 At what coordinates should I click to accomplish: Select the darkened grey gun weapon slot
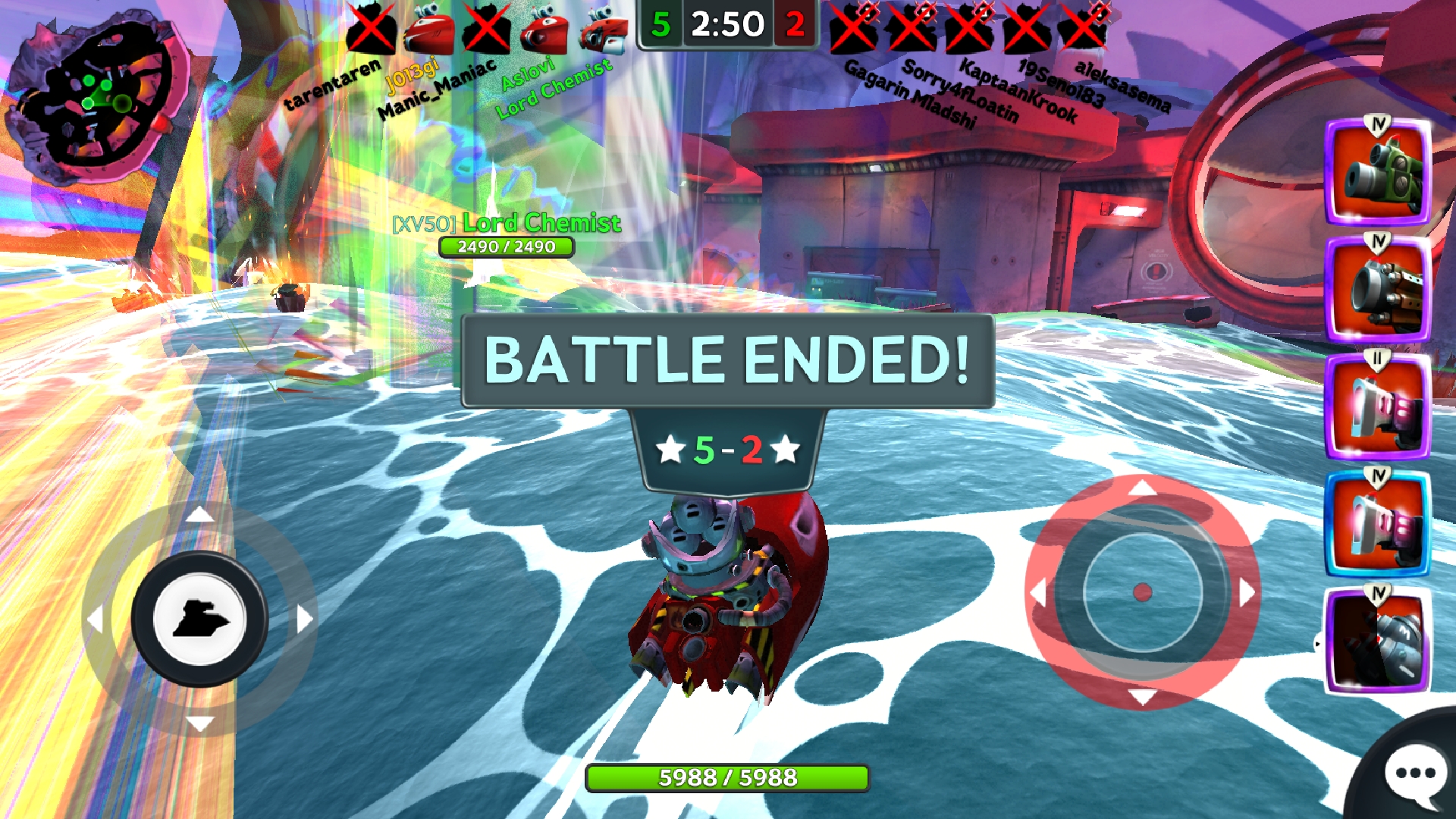click(1377, 642)
